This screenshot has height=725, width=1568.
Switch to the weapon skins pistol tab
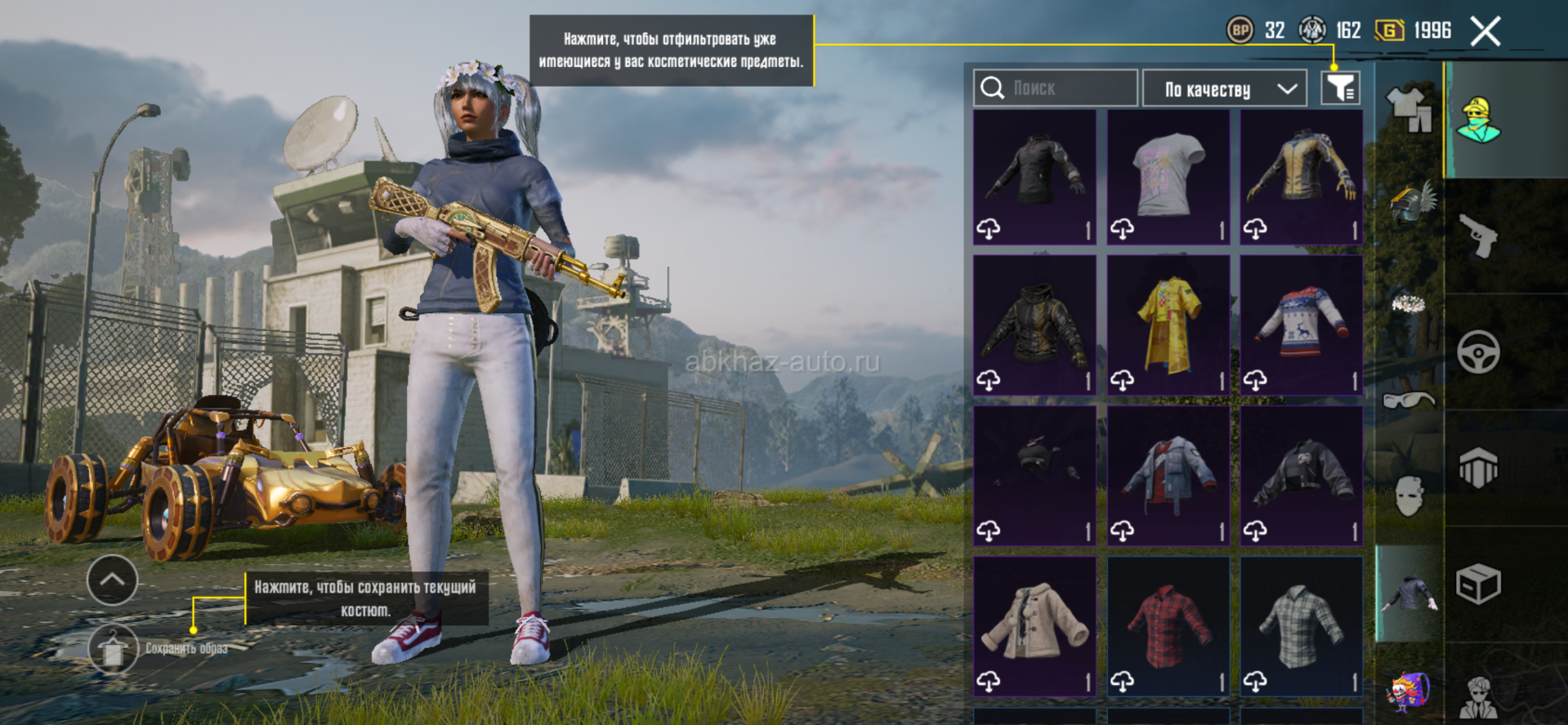click(x=1479, y=237)
